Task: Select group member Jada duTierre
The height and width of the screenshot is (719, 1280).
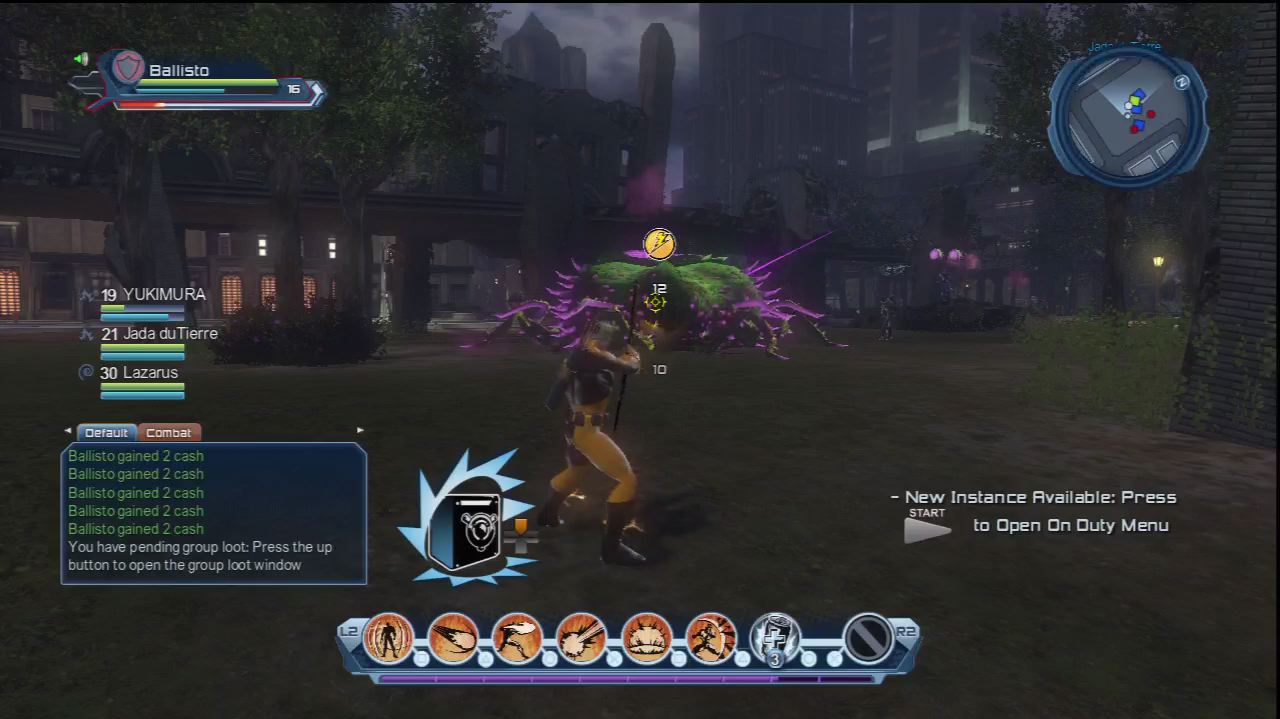Action: [x=158, y=334]
